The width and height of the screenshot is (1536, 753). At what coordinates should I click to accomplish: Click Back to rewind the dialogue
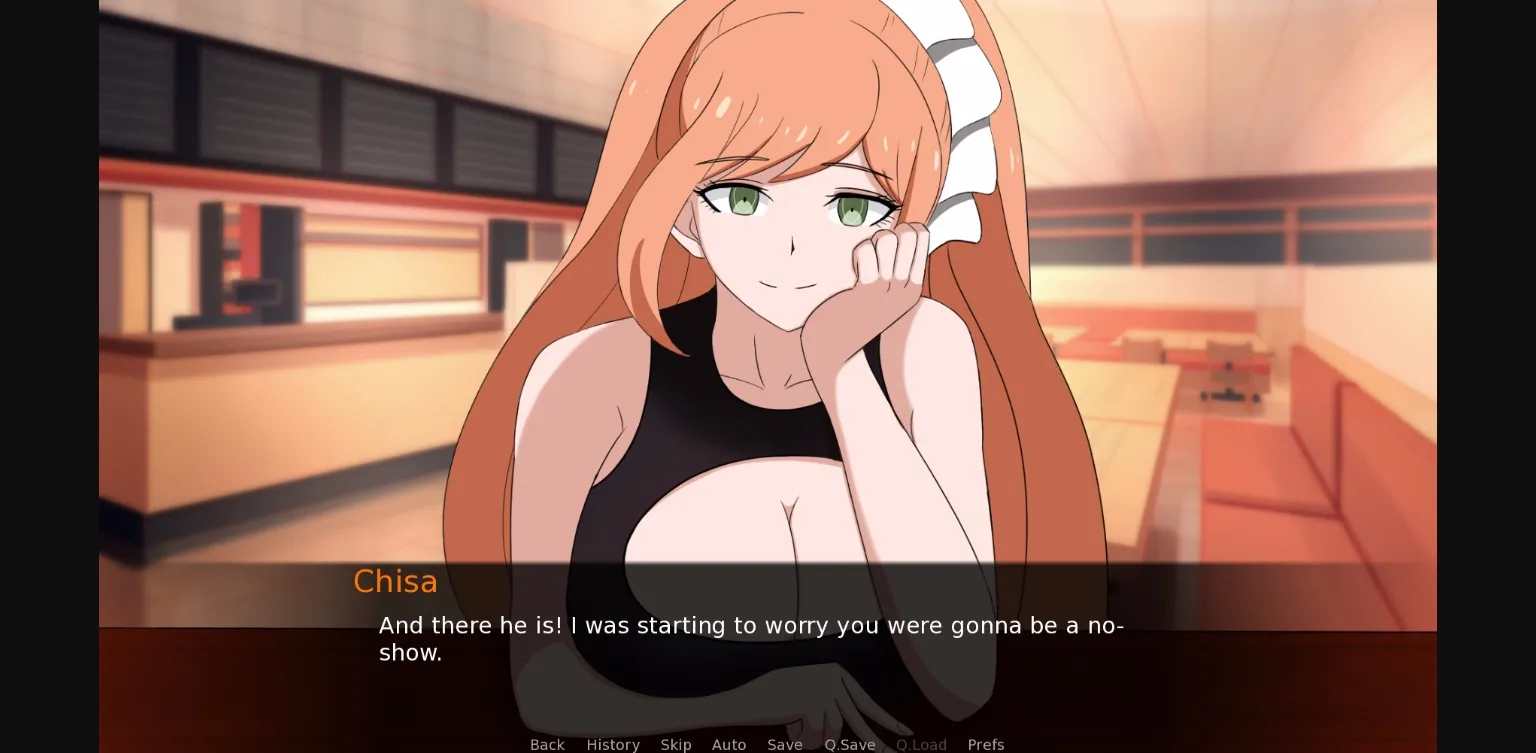547,744
